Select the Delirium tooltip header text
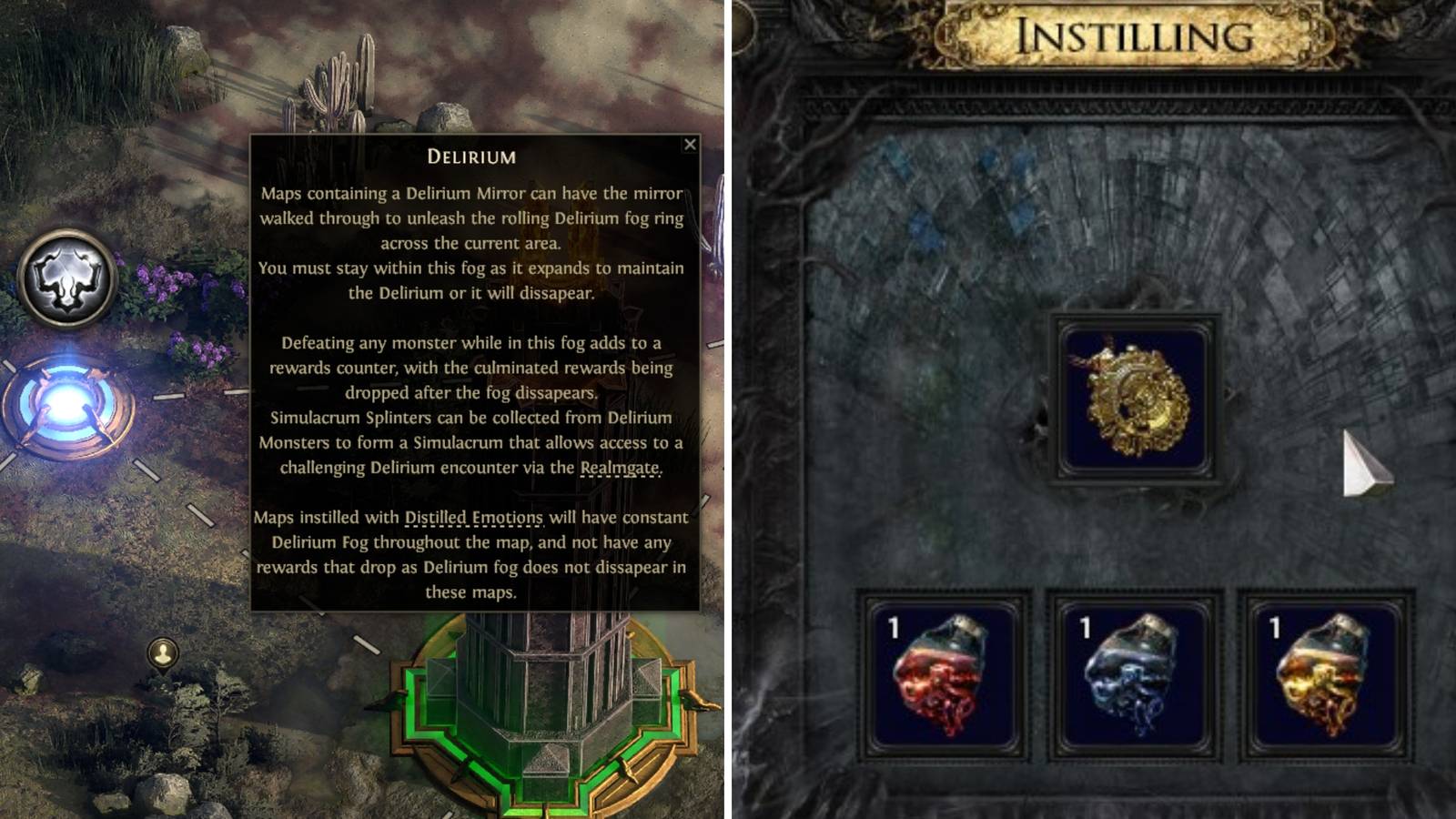The image size is (1456, 819). [471, 156]
